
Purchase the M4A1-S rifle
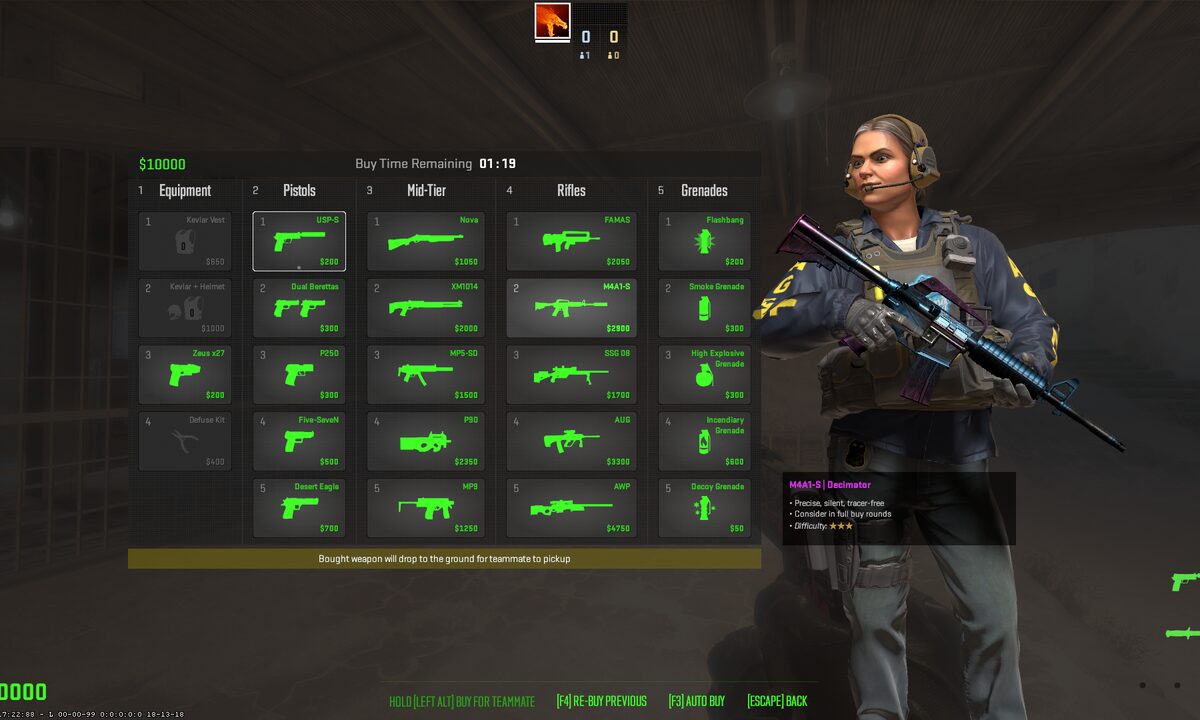point(571,308)
